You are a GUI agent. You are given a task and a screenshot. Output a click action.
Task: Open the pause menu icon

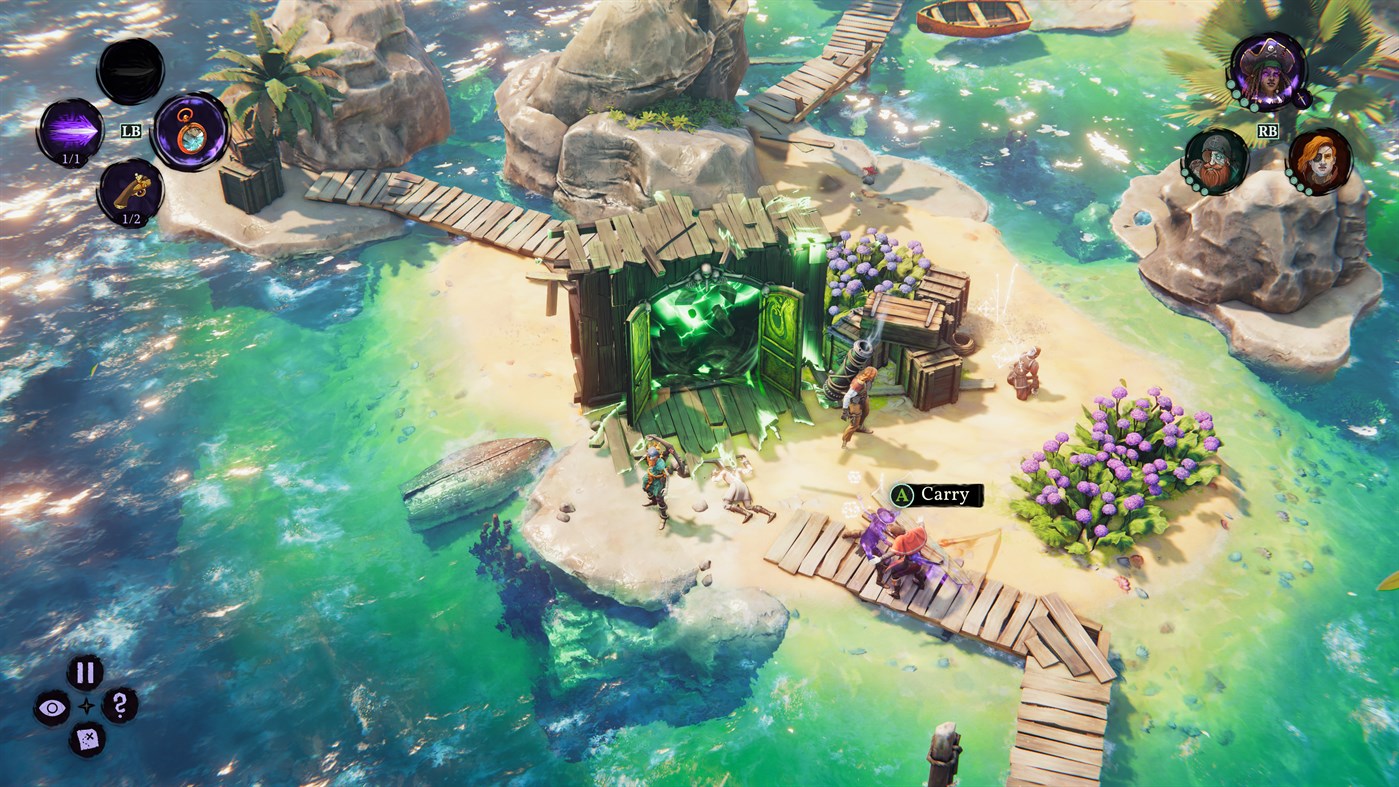point(85,671)
